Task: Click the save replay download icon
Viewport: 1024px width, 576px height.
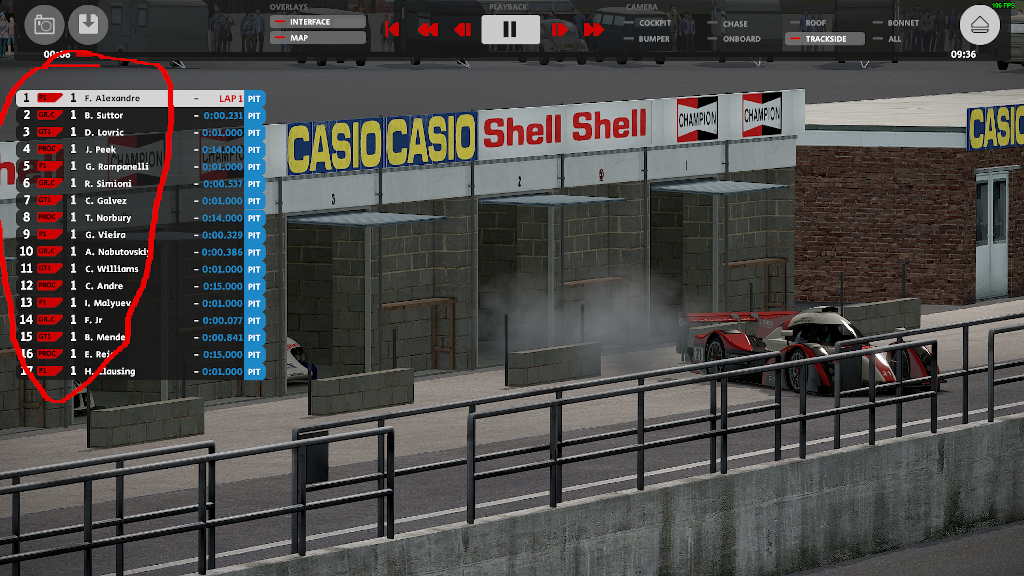Action: [88, 25]
